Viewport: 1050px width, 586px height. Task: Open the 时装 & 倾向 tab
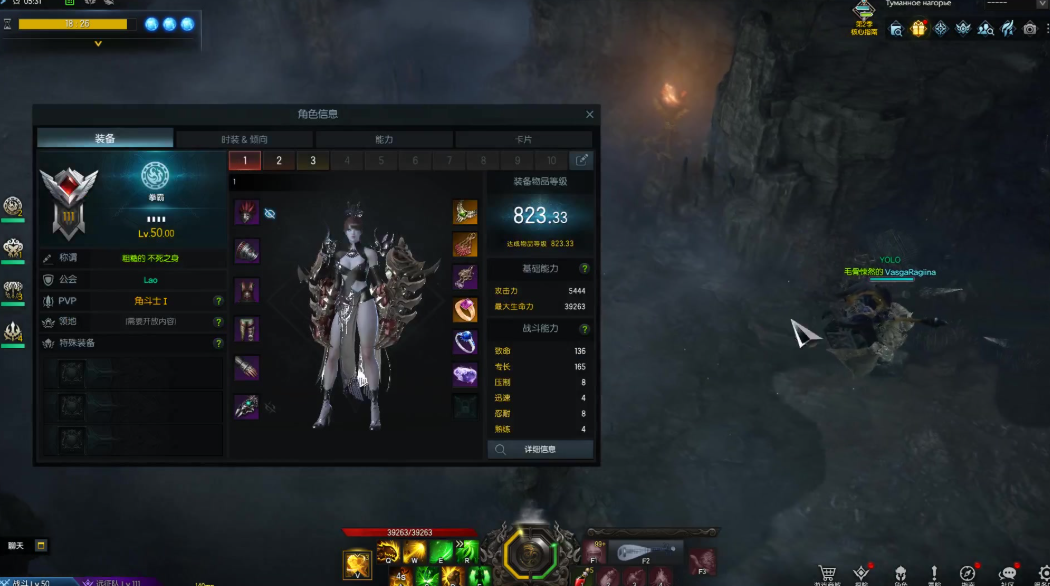point(244,139)
